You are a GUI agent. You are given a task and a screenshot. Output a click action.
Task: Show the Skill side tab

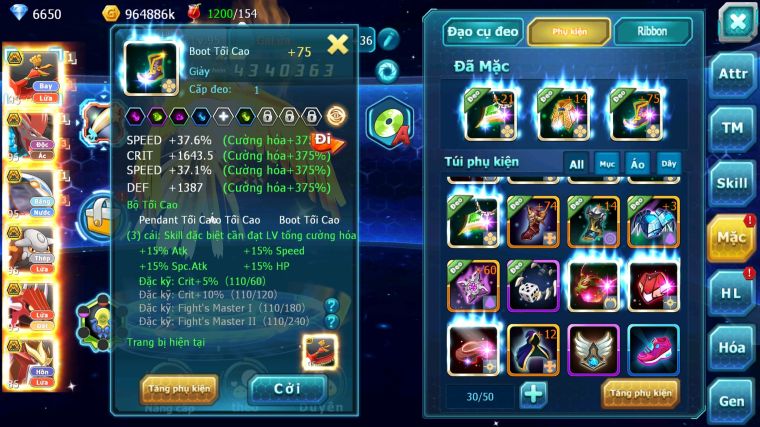click(732, 182)
